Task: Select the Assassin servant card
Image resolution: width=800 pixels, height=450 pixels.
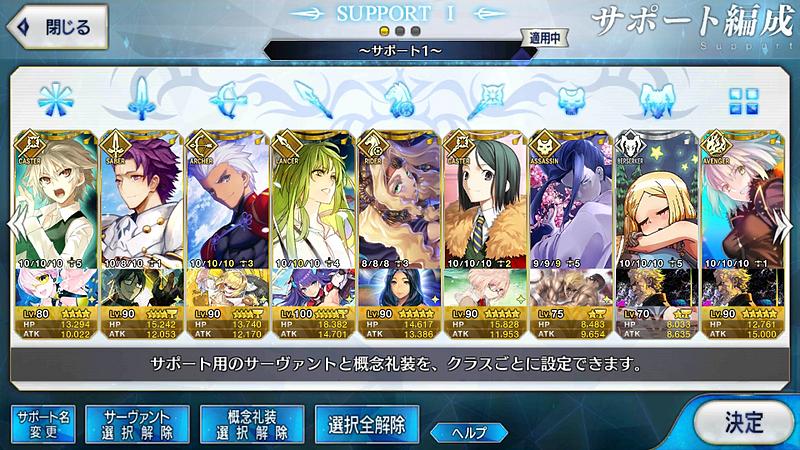Action: (570, 200)
